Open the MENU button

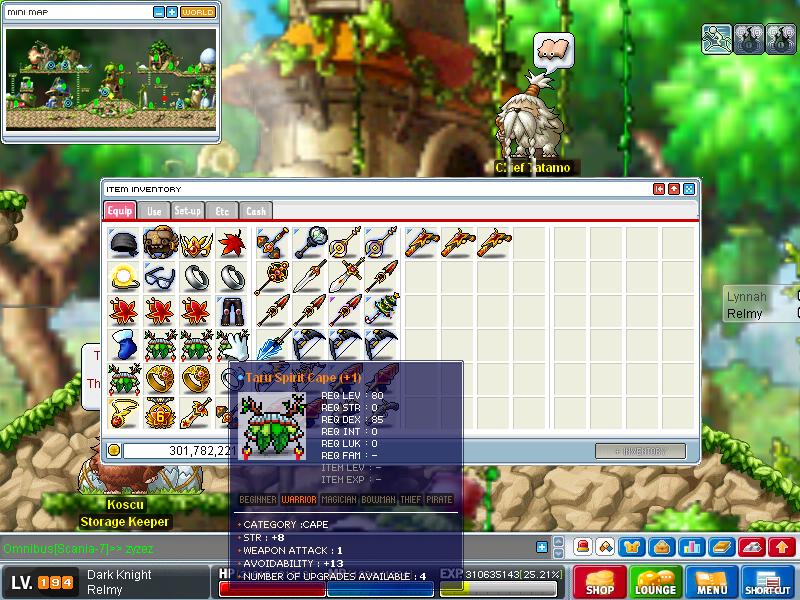712,582
